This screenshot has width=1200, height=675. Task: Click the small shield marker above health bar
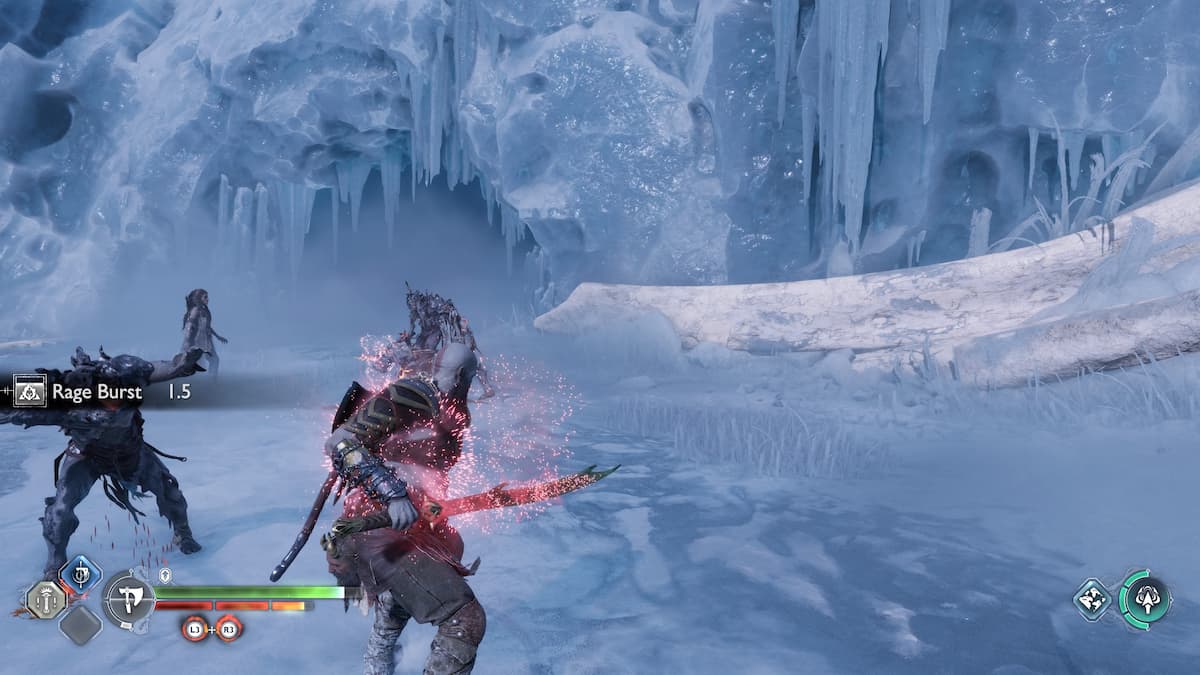166,575
